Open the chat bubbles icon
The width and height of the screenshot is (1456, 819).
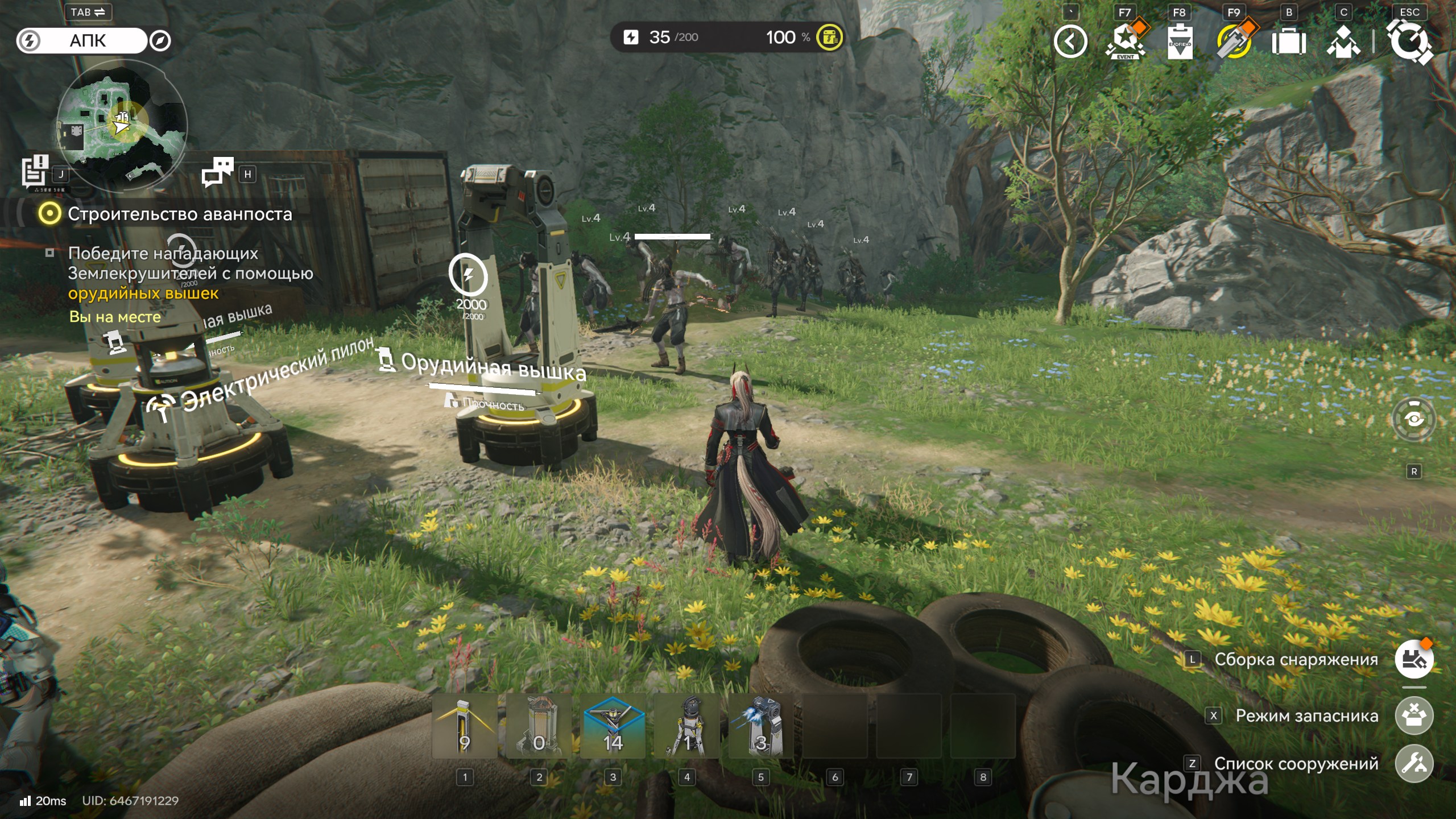click(x=218, y=172)
